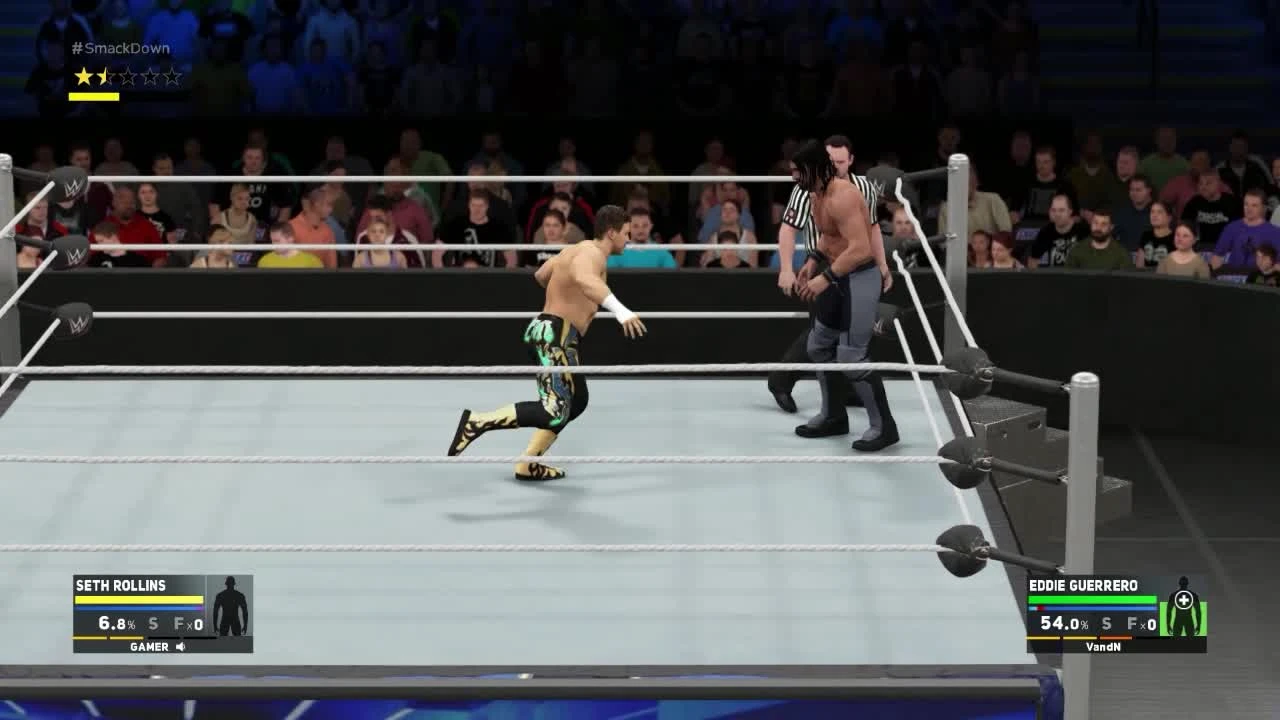
Task: Click the EDDIE GUERRERO name plate
Action: 1083,585
